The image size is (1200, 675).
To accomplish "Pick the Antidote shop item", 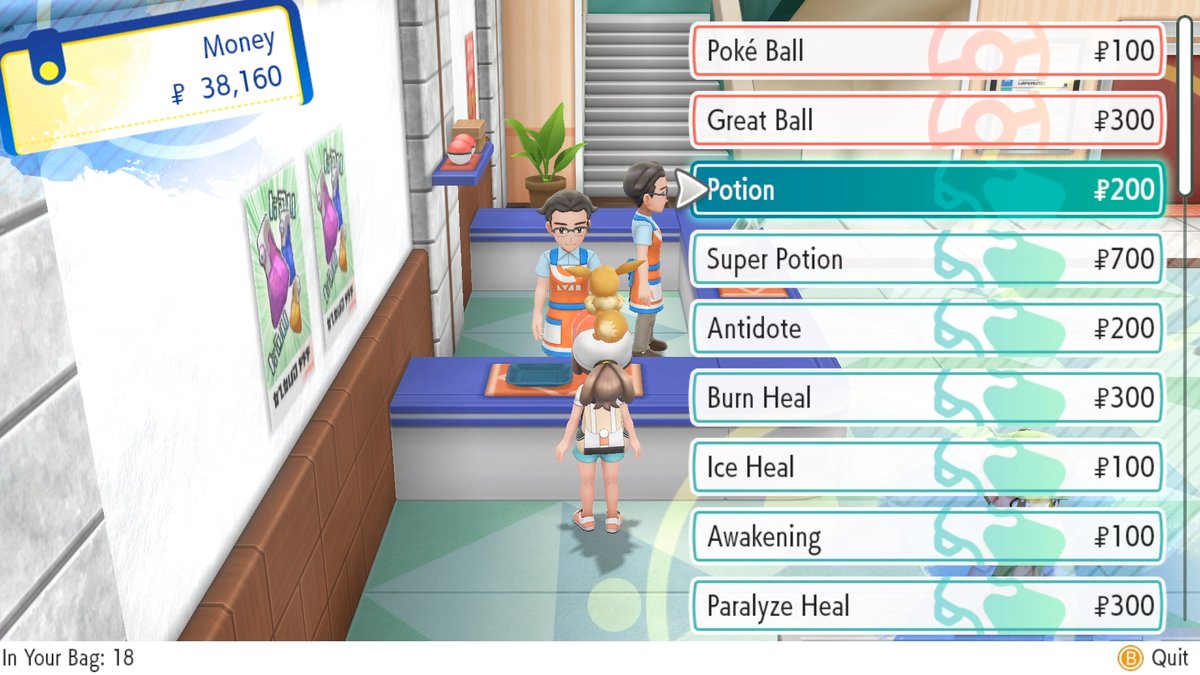I will click(x=928, y=329).
